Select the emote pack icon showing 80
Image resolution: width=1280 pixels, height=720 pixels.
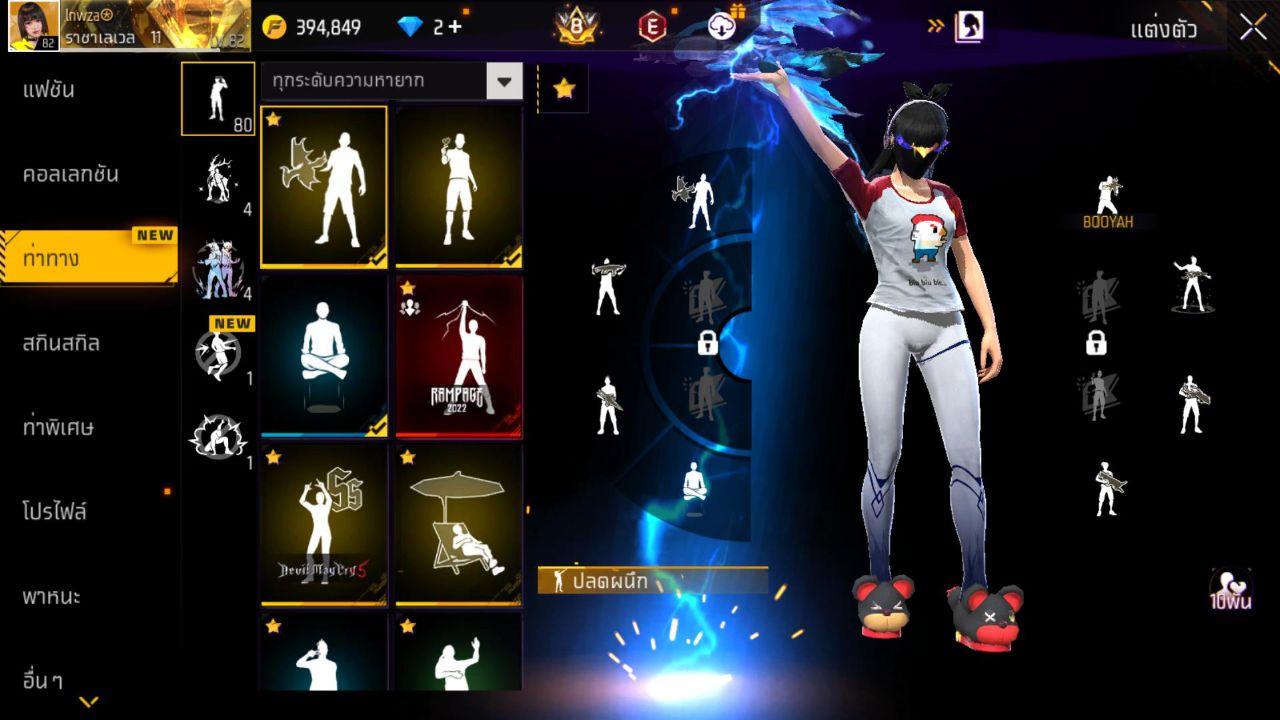[x=218, y=100]
